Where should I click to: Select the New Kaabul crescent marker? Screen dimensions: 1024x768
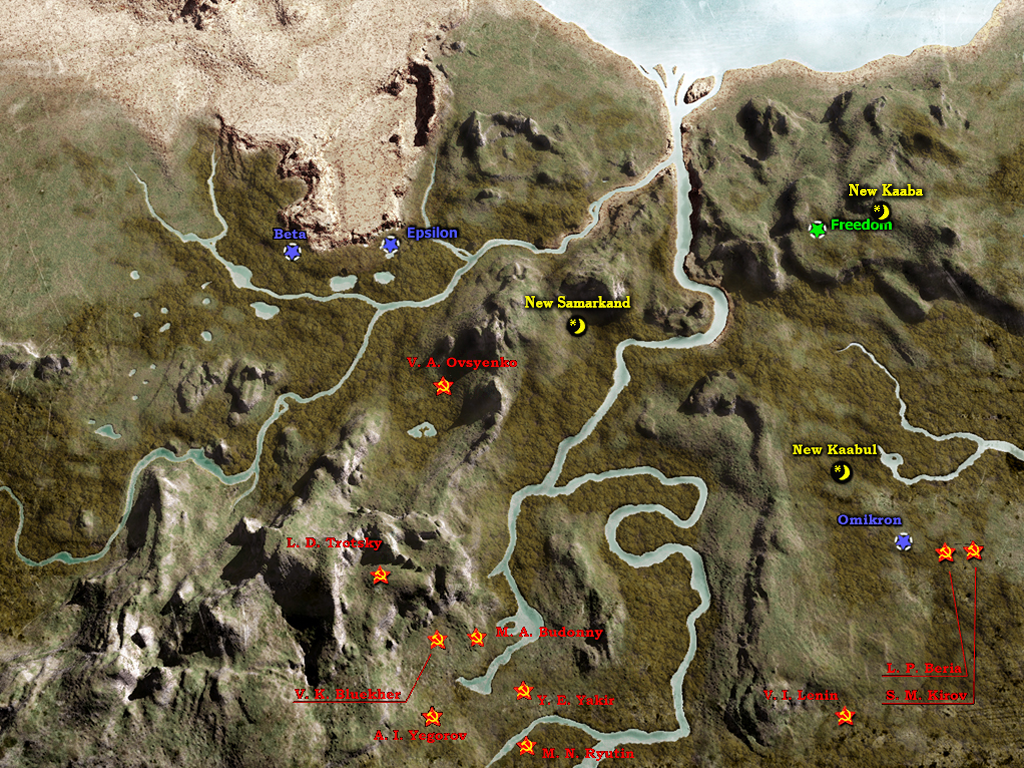(x=842, y=472)
